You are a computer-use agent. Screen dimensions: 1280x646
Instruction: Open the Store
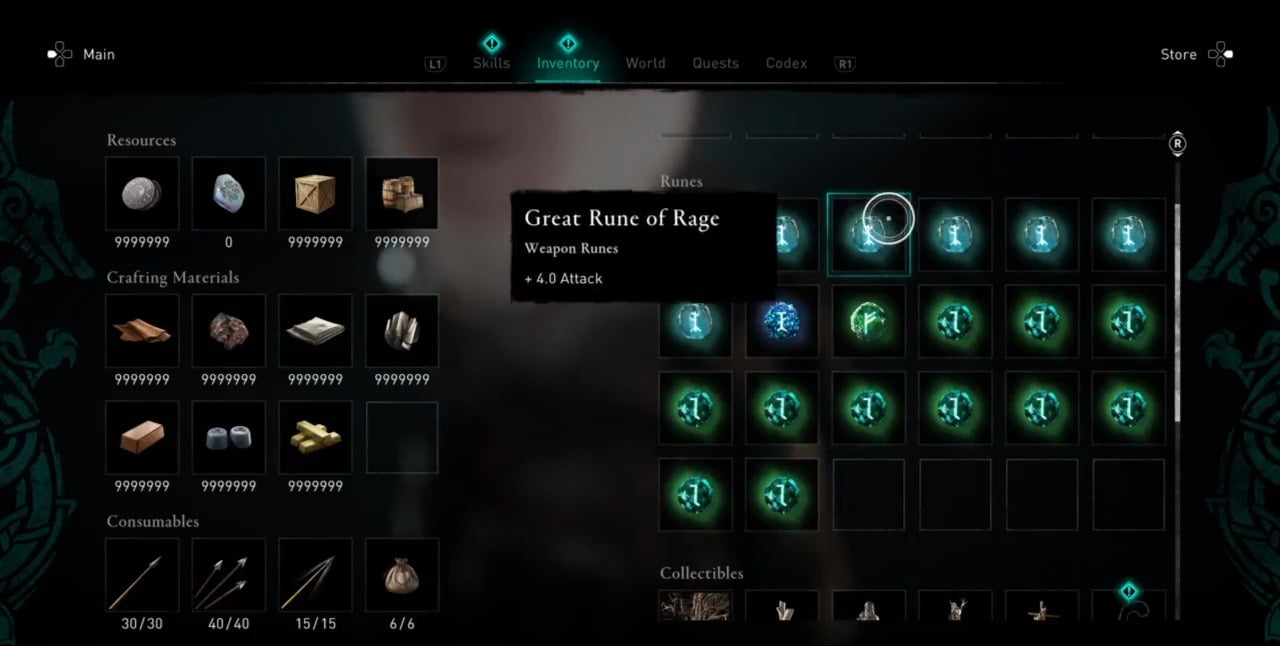(1178, 55)
